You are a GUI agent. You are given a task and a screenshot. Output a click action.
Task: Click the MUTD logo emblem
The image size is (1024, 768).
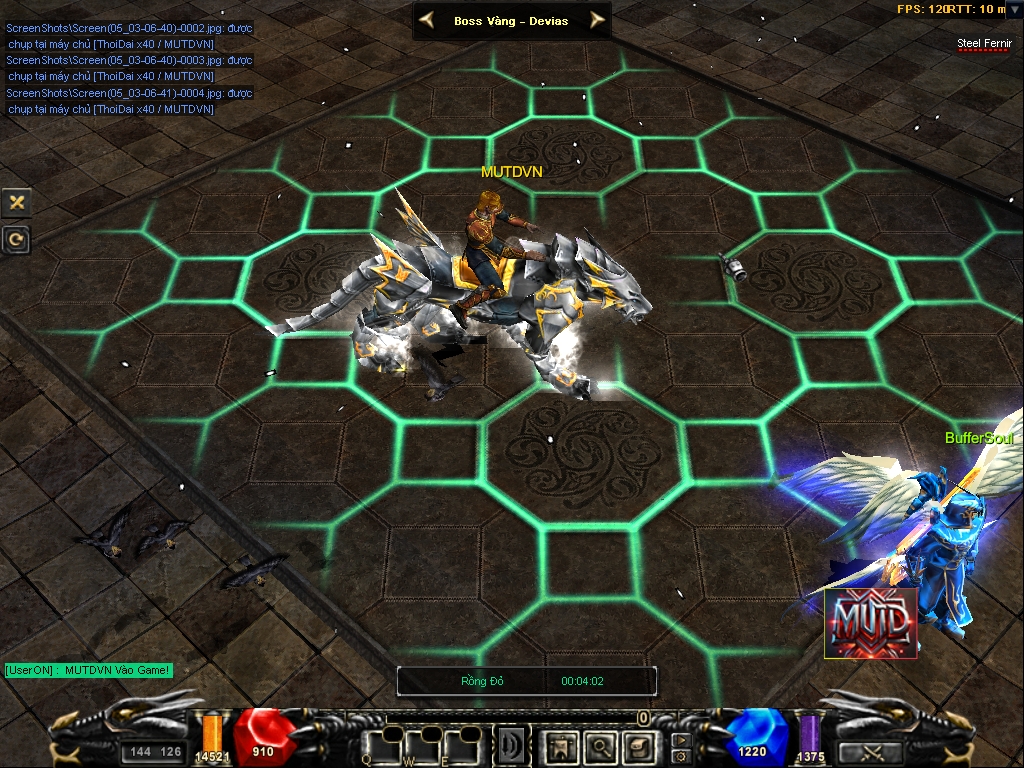870,624
